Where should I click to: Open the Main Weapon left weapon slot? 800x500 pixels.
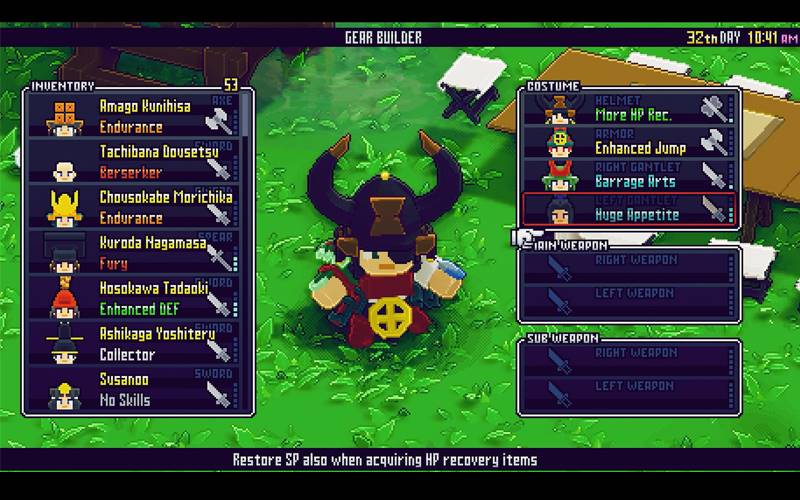(x=630, y=299)
